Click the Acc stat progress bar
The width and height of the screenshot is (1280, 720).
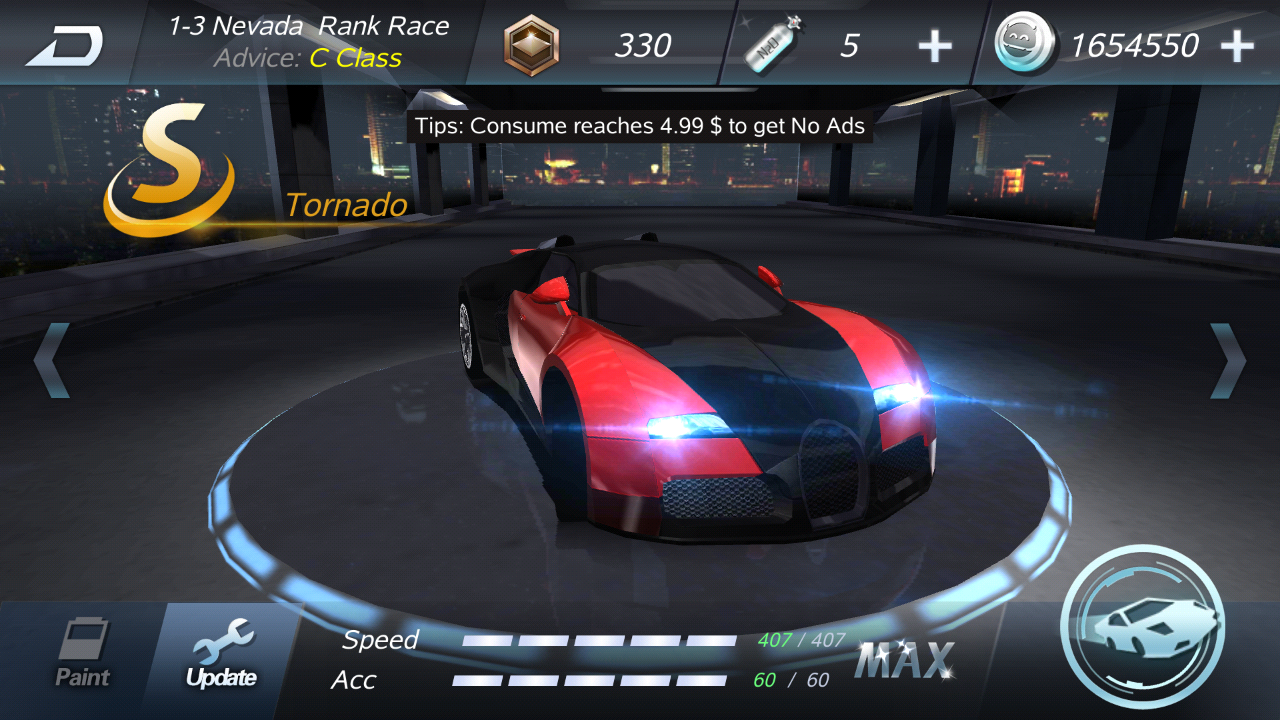pos(590,681)
